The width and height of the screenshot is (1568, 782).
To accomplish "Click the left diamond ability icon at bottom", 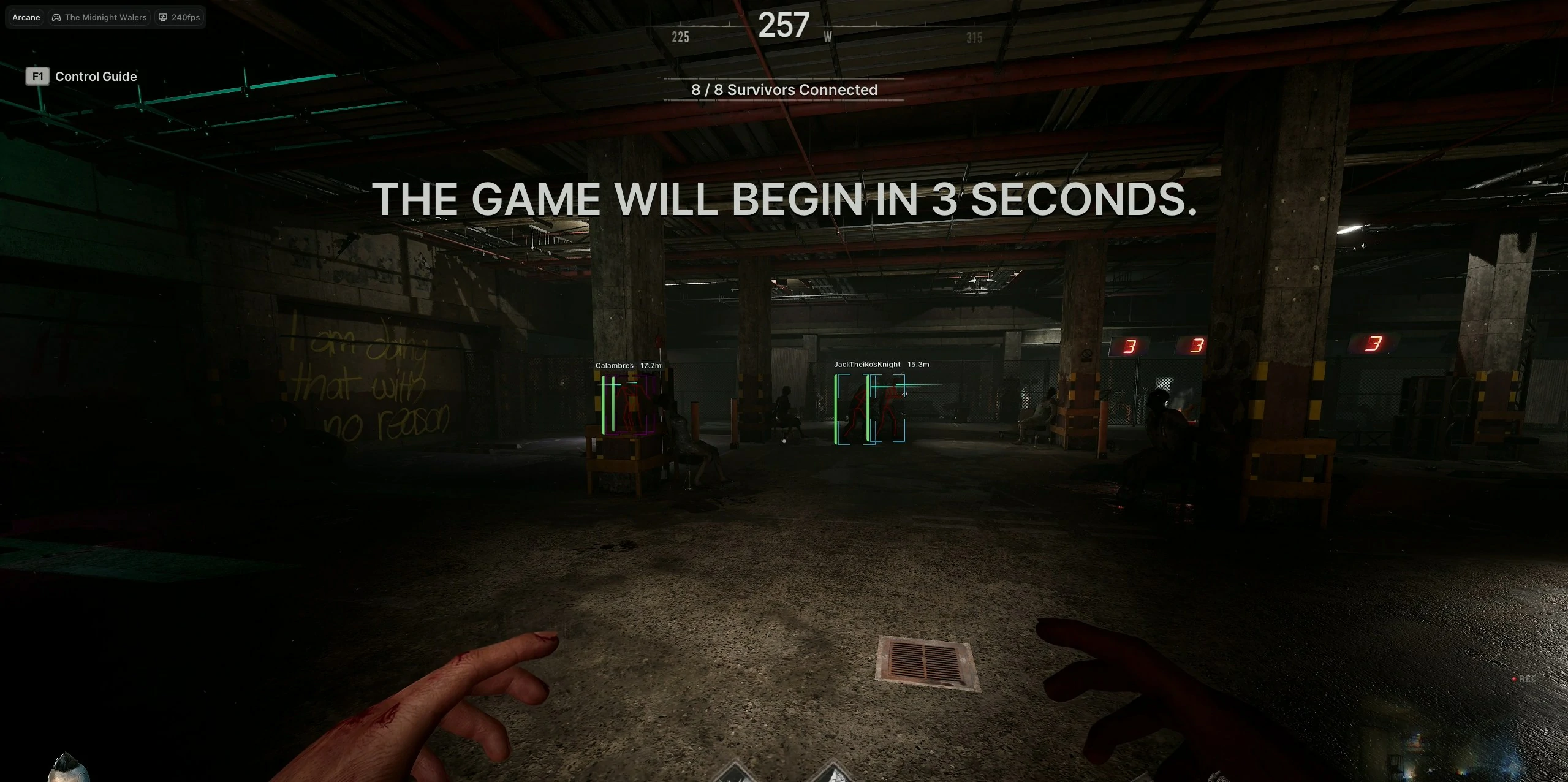I will coord(735,775).
